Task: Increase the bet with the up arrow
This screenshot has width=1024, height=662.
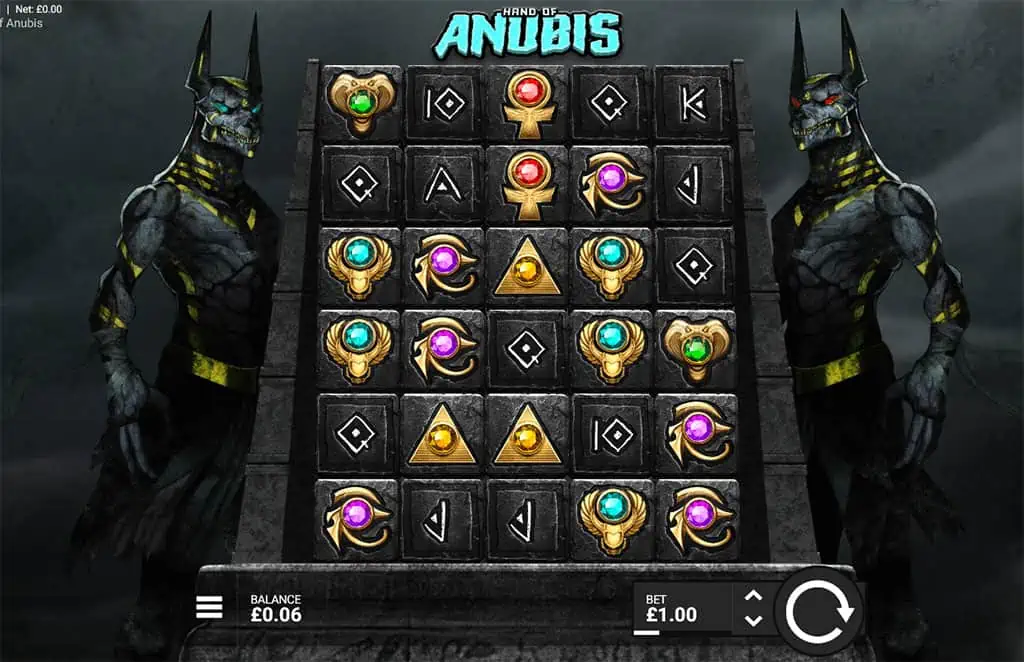Action: point(753,597)
